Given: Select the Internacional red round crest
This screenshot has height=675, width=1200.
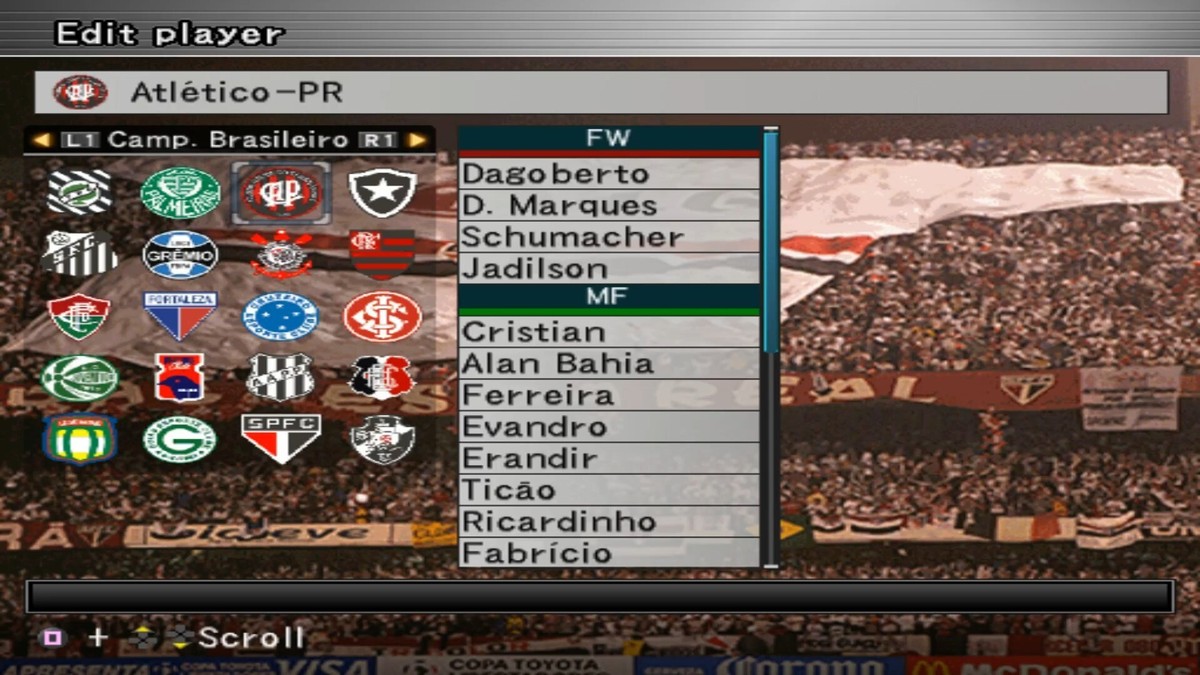Looking at the screenshot, I should tap(382, 316).
